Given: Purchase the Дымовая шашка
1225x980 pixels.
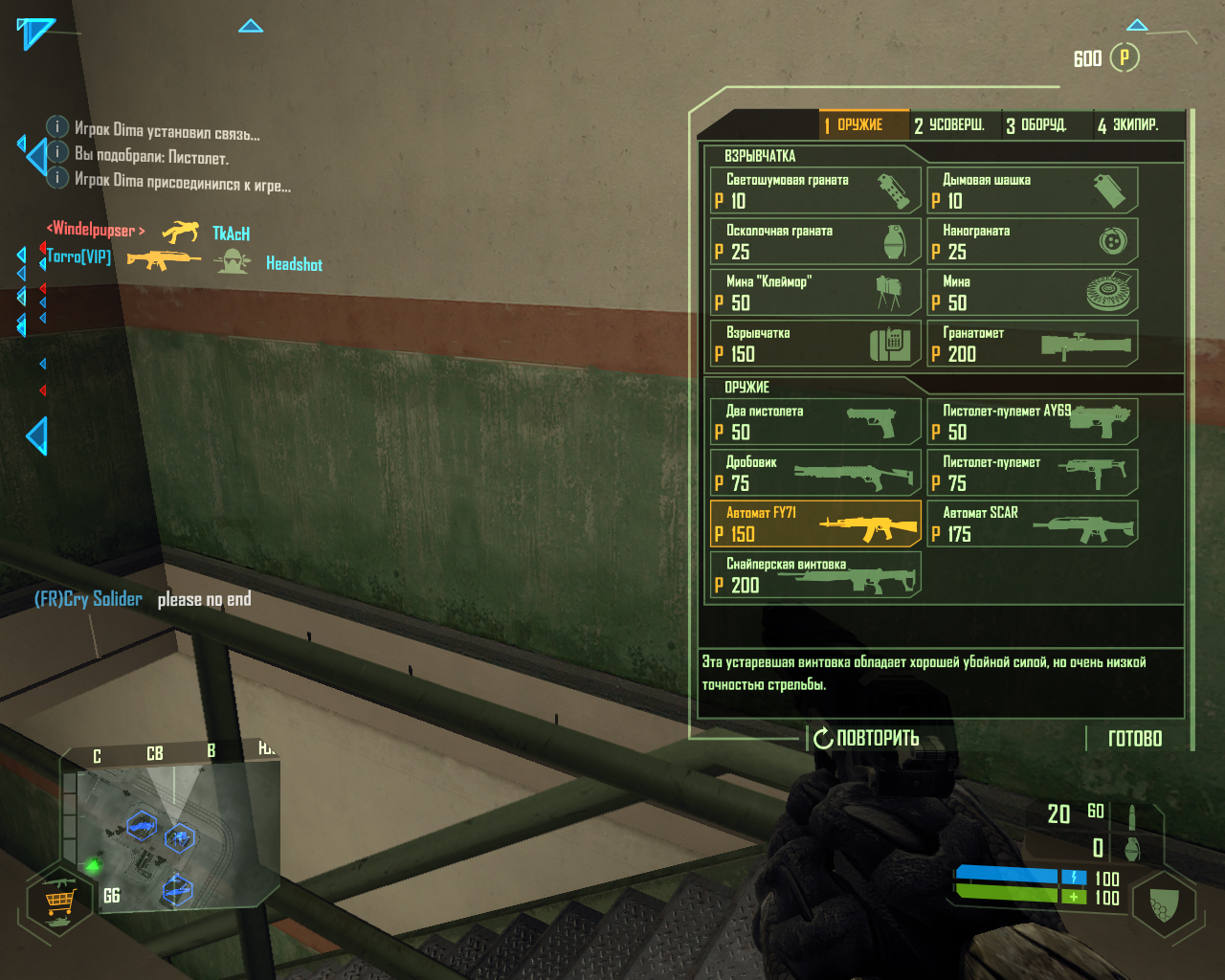Looking at the screenshot, I should [x=1032, y=189].
